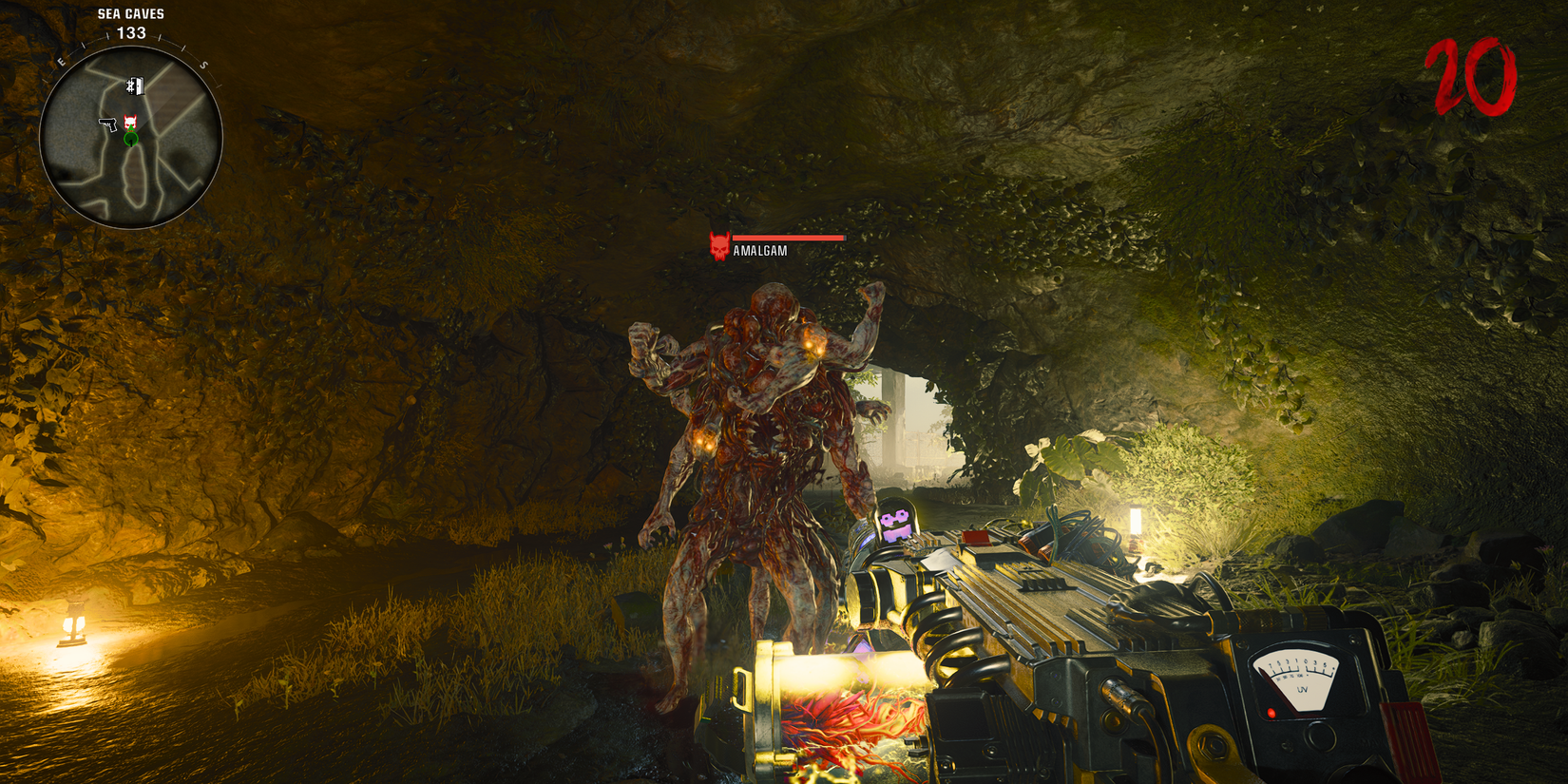
Task: Click the door icon on the minimap
Action: 134,86
